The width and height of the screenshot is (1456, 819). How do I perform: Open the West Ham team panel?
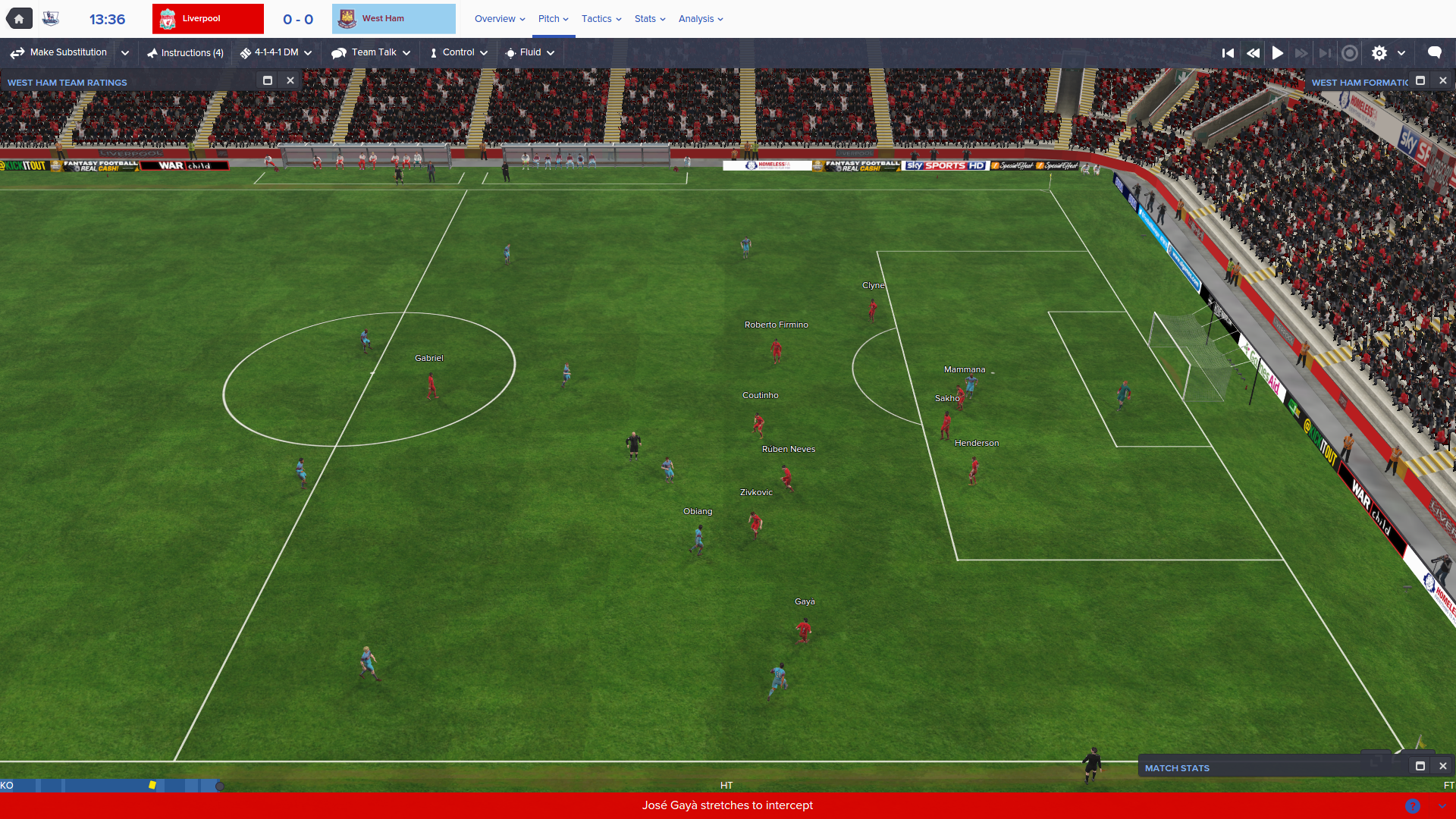pos(394,19)
